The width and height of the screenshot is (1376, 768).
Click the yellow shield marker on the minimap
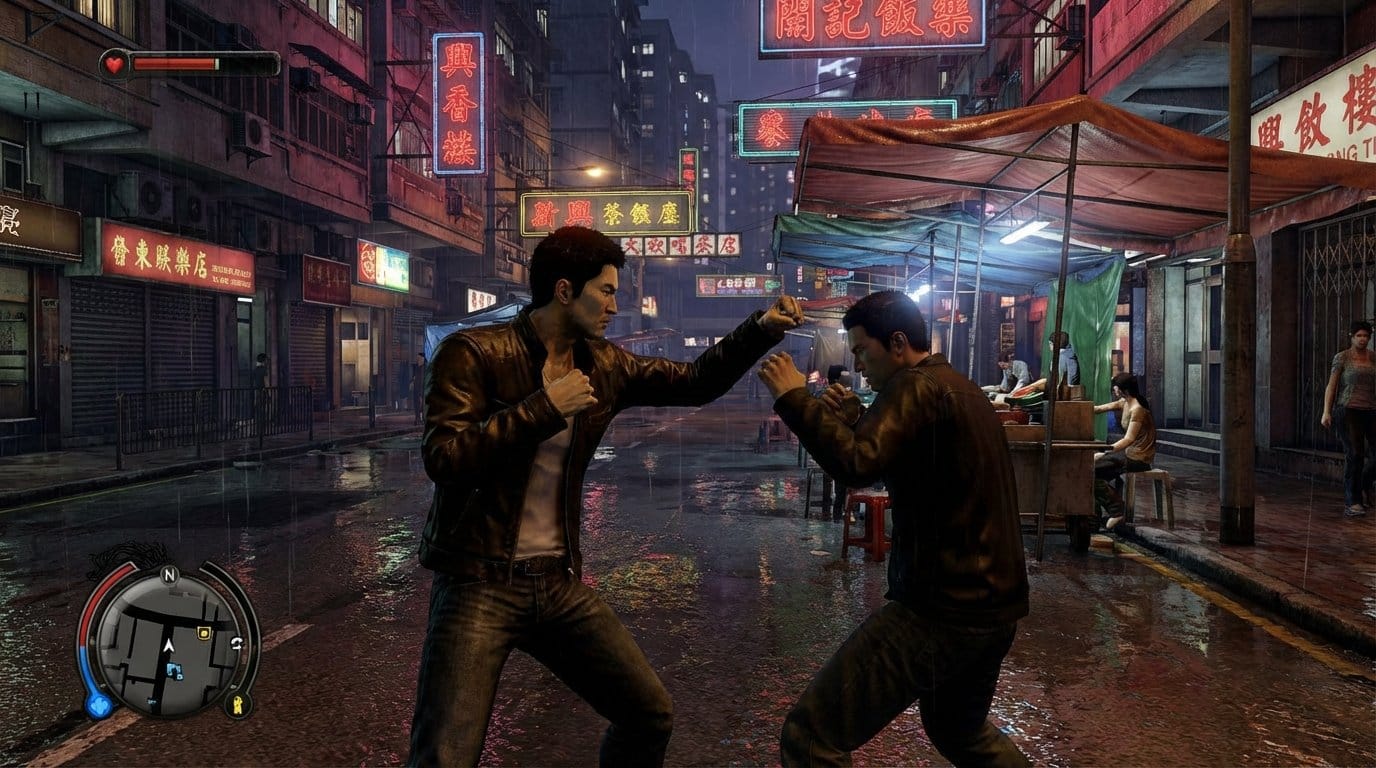click(x=204, y=632)
